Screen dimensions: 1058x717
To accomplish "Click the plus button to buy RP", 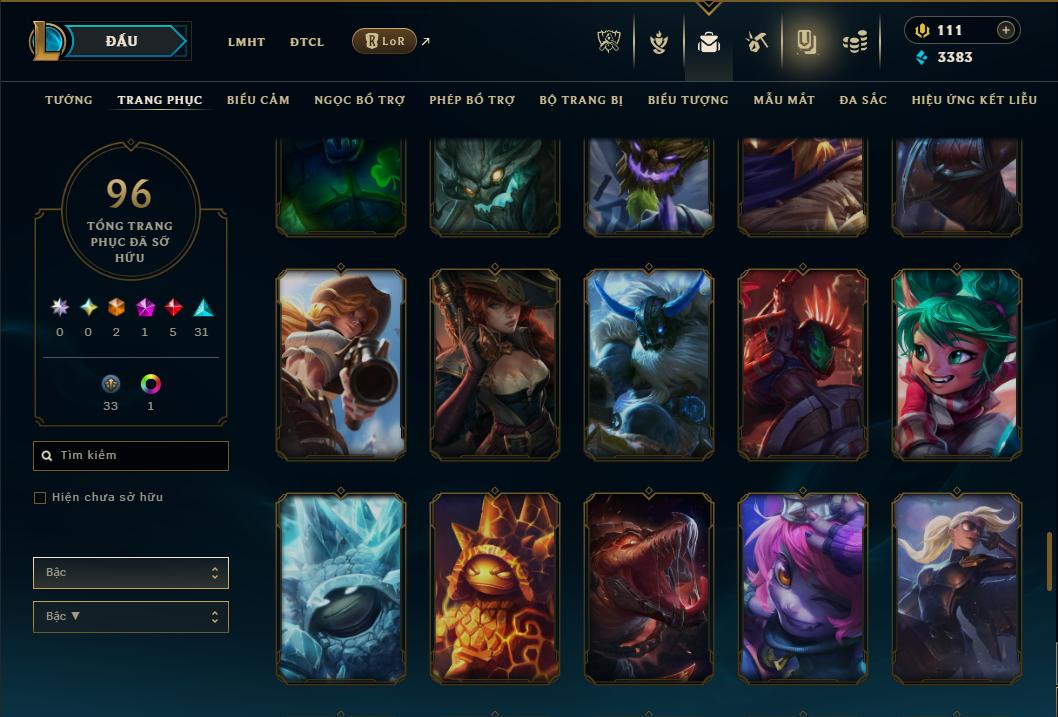I will 1006,30.
